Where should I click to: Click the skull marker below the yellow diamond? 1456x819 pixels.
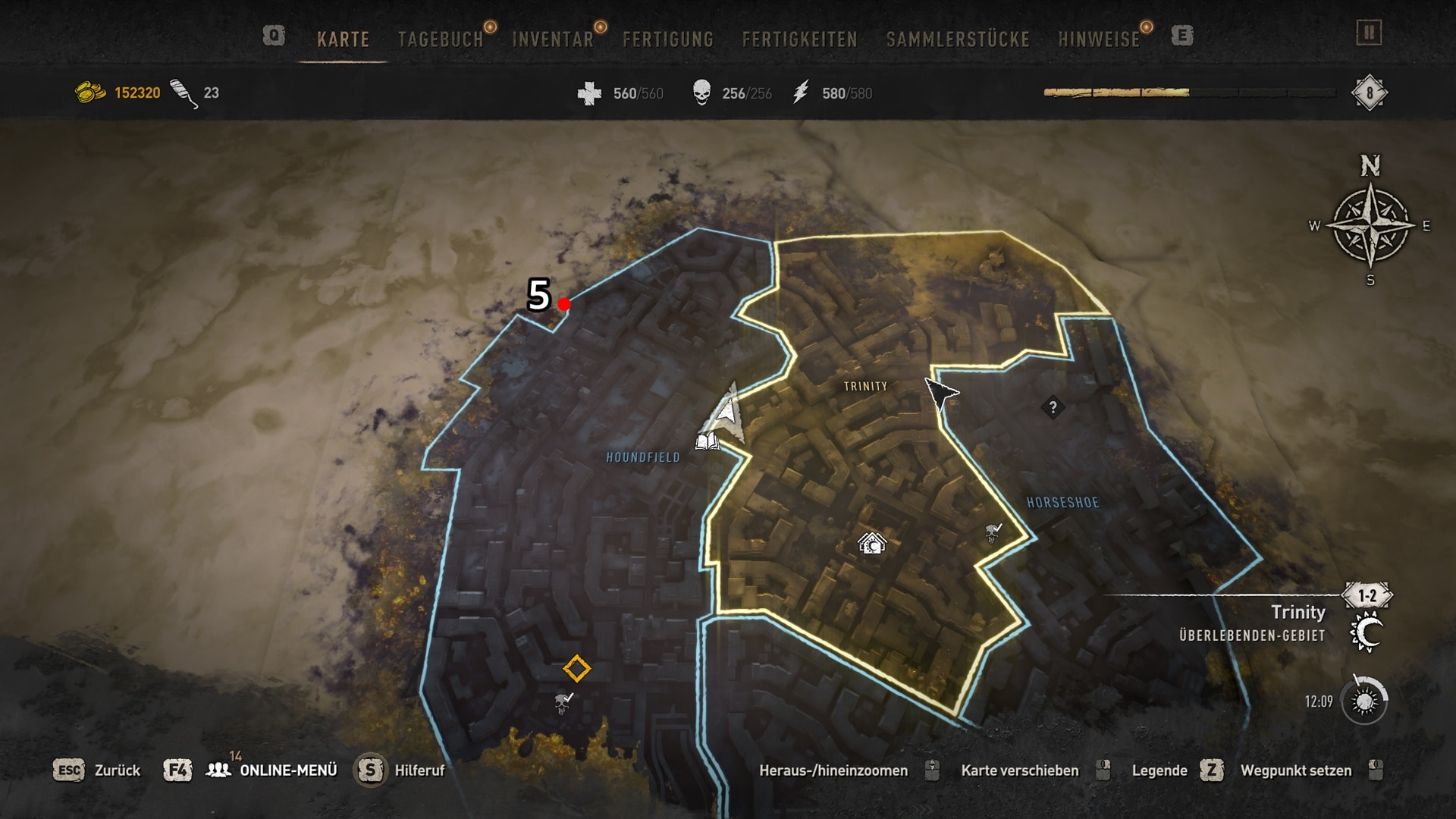(x=563, y=703)
